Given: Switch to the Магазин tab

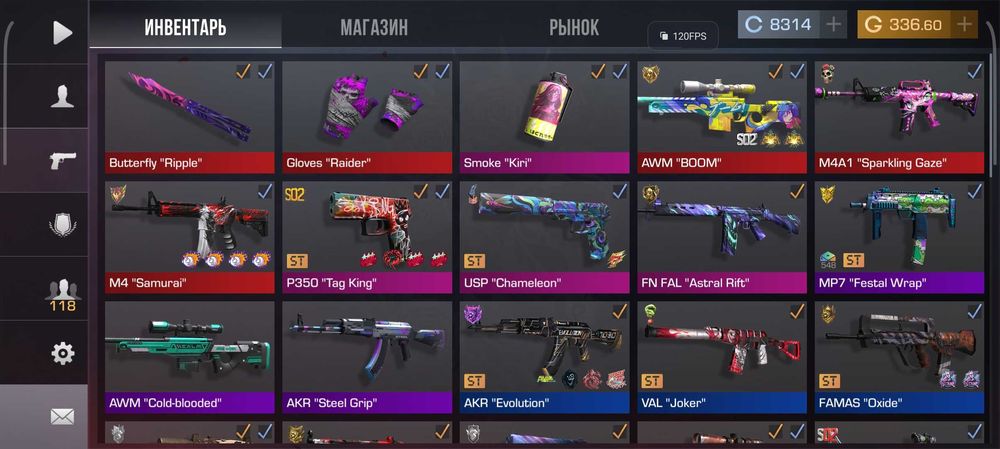Looking at the screenshot, I should click(x=373, y=27).
